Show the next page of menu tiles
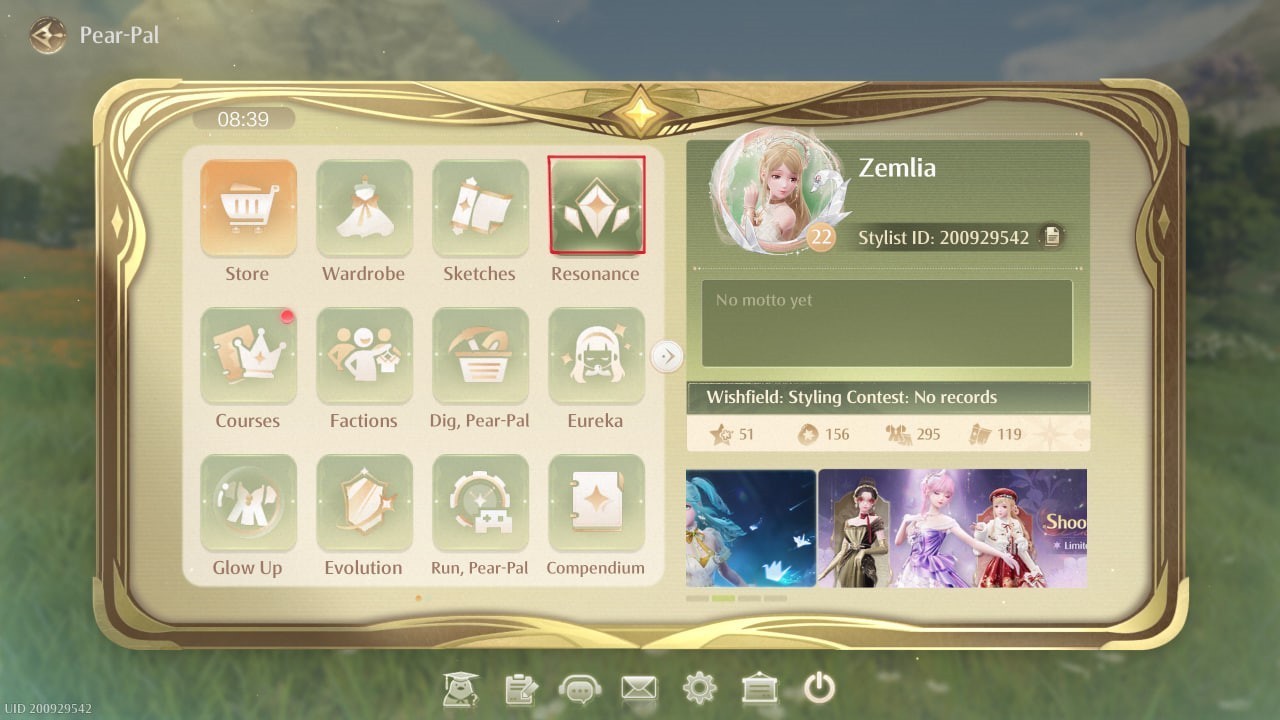1280x720 pixels. [x=667, y=356]
